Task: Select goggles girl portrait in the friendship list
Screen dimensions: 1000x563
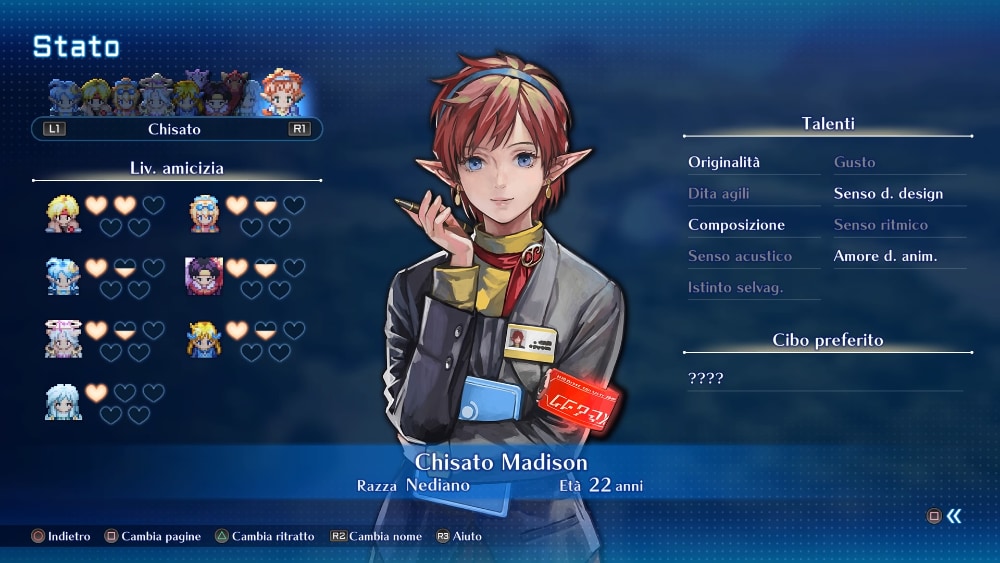Action: [204, 213]
